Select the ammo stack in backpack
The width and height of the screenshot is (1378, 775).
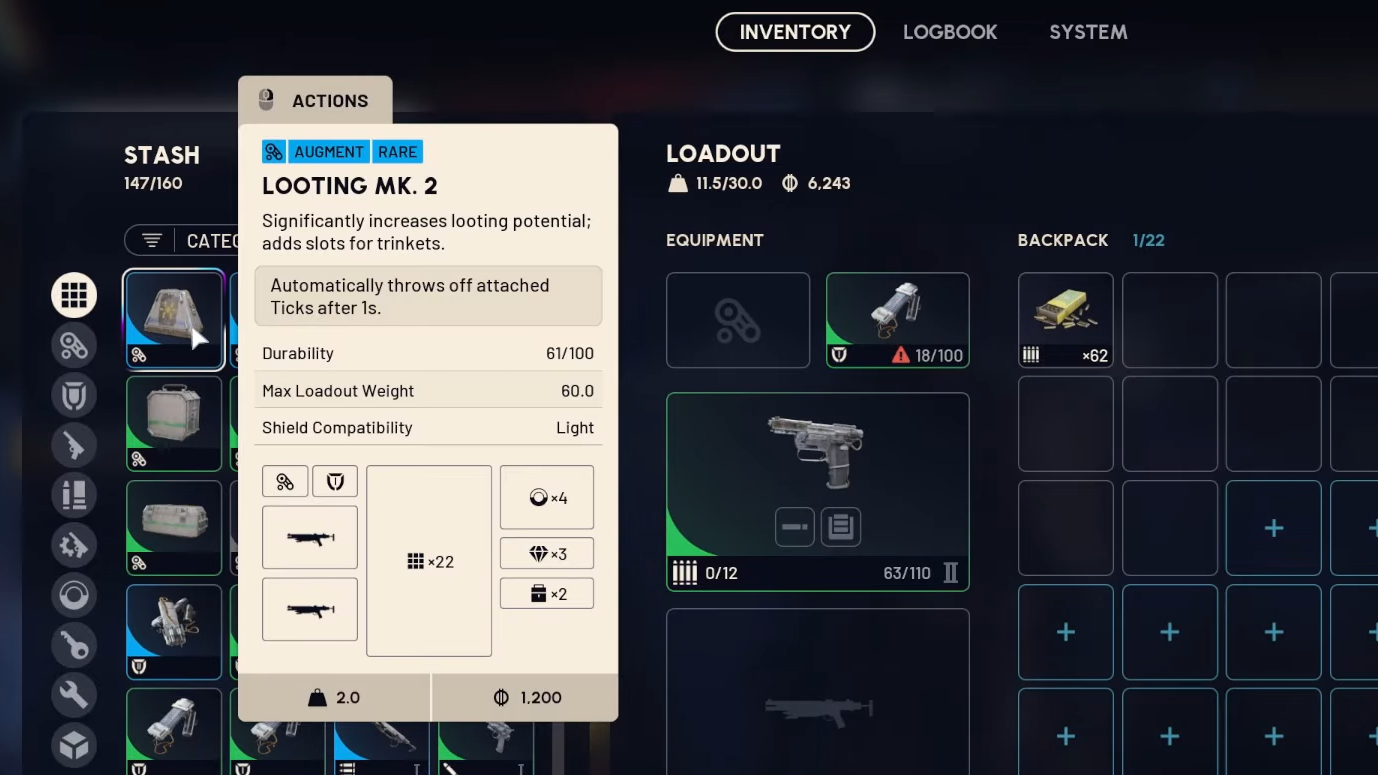point(1065,320)
